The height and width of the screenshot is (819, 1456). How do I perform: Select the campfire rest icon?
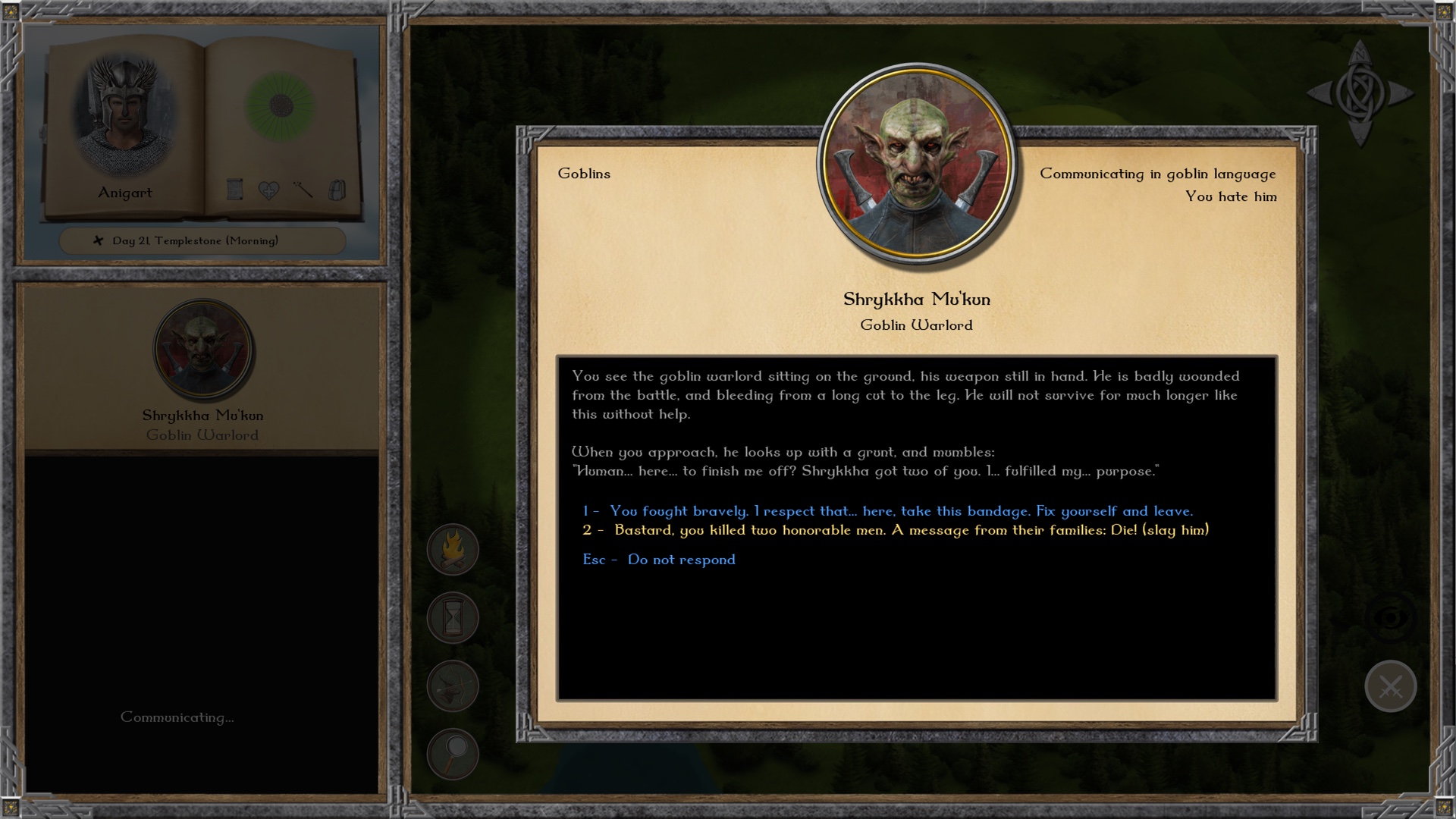click(x=452, y=549)
